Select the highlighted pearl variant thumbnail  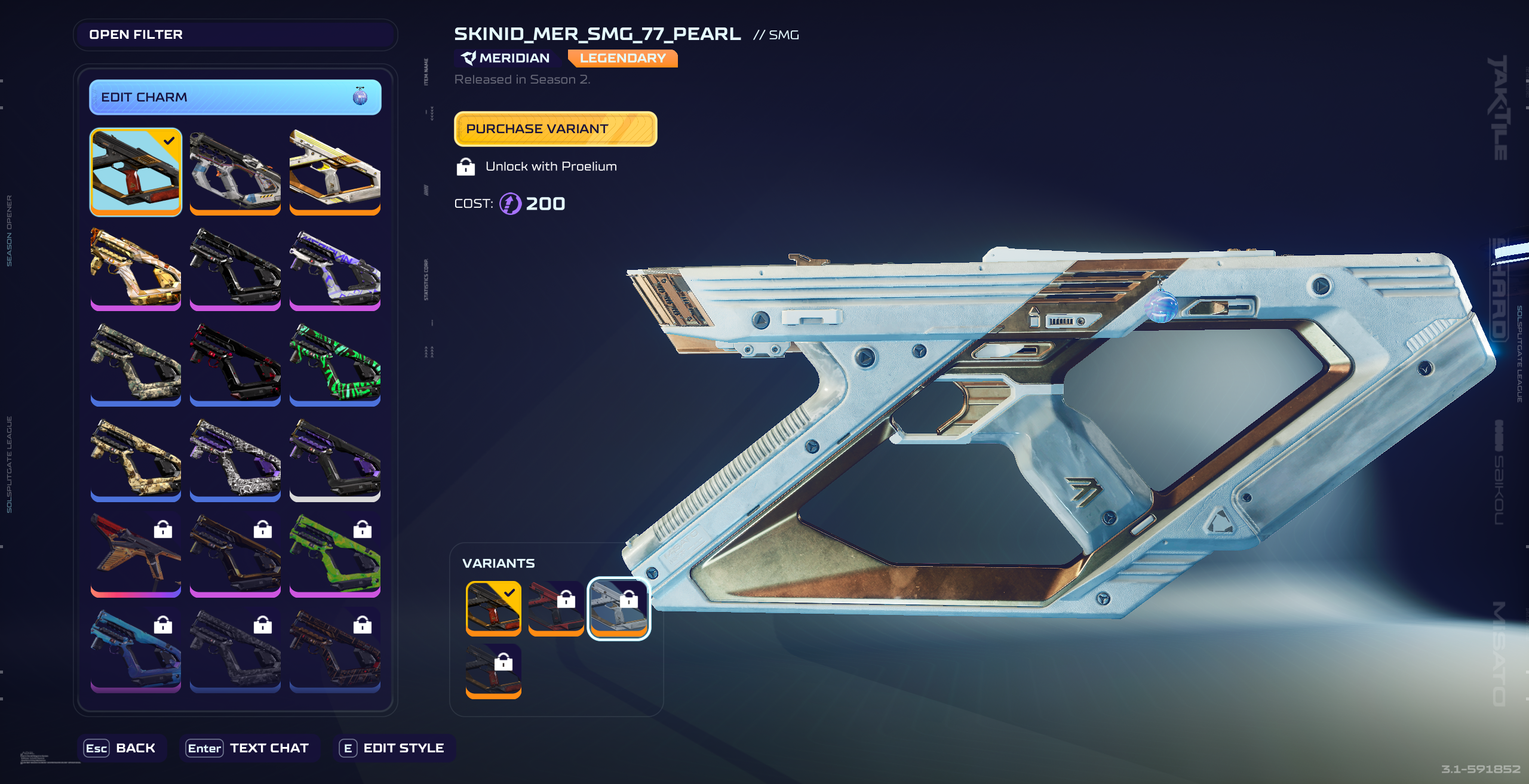click(x=618, y=607)
